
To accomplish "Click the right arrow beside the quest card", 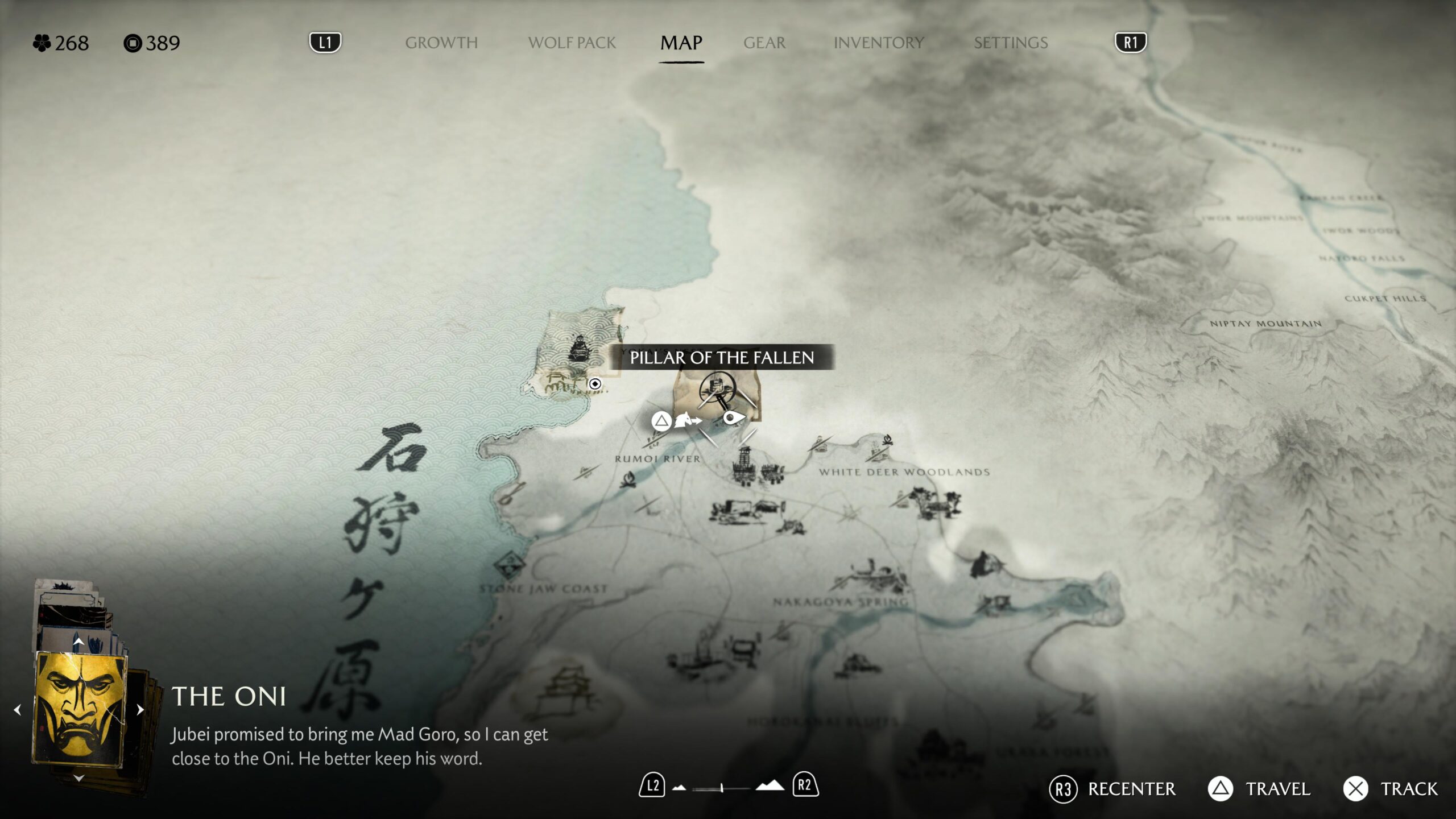I will tap(140, 710).
